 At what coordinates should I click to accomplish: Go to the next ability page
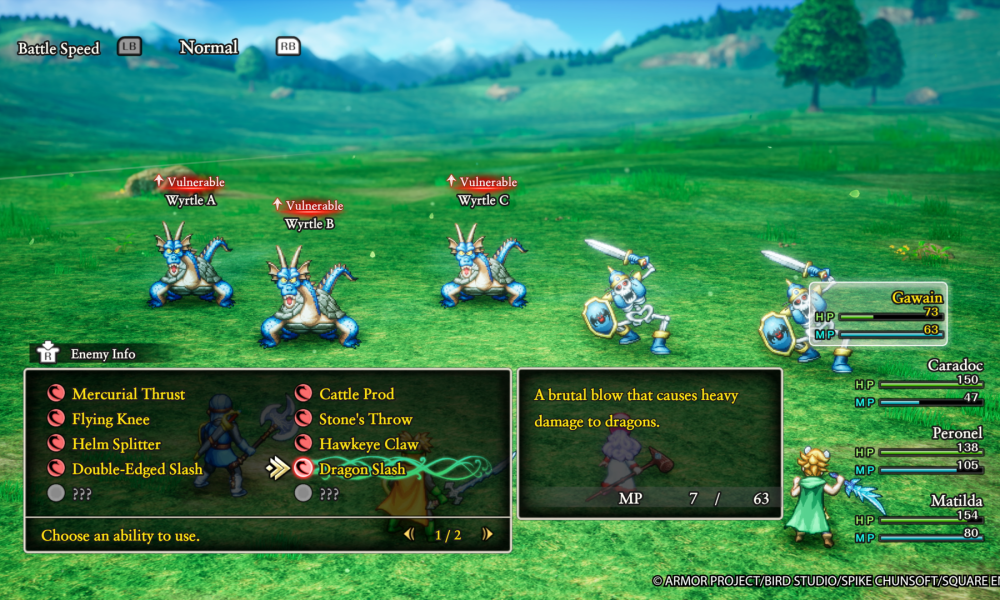coord(487,535)
